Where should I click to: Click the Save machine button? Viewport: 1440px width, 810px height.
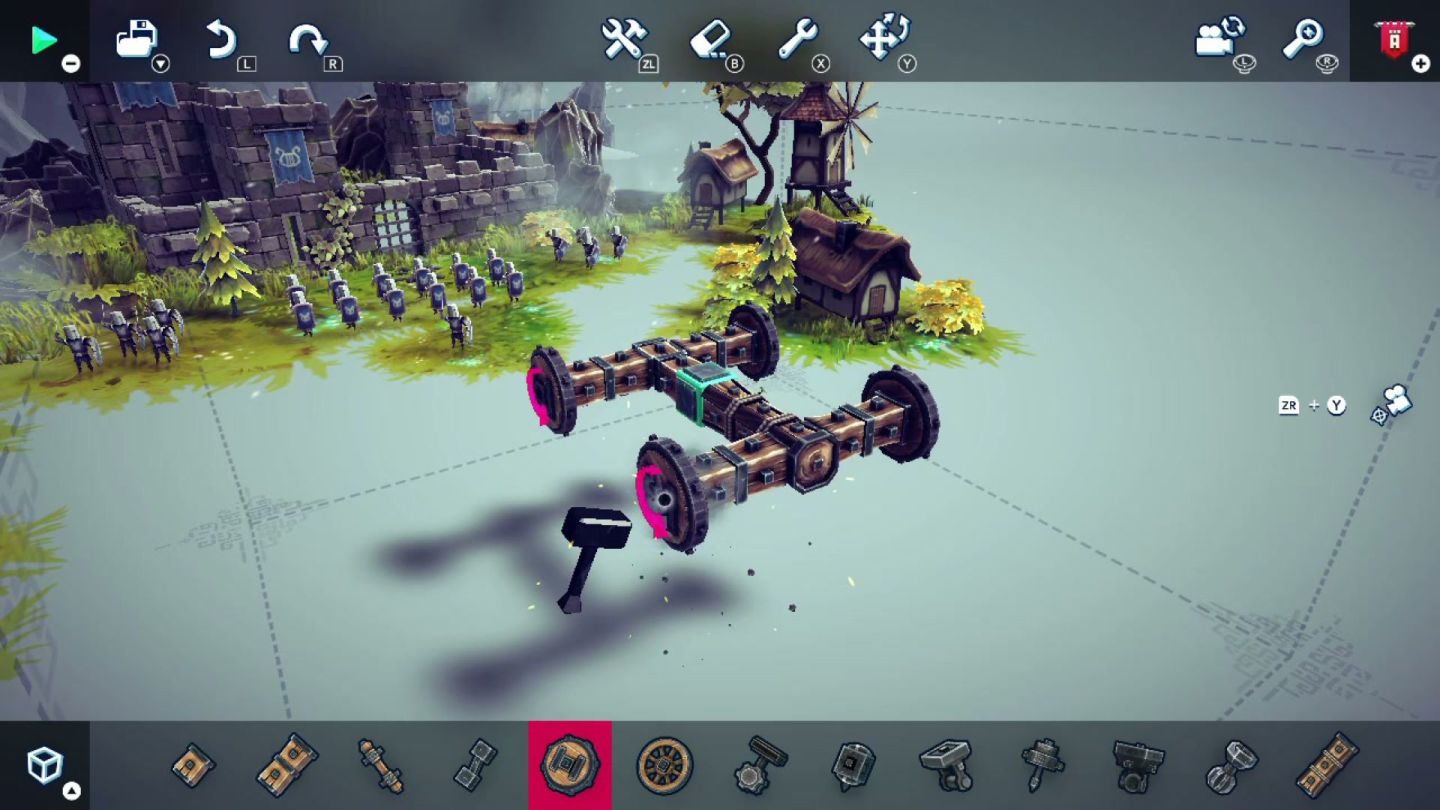(135, 35)
